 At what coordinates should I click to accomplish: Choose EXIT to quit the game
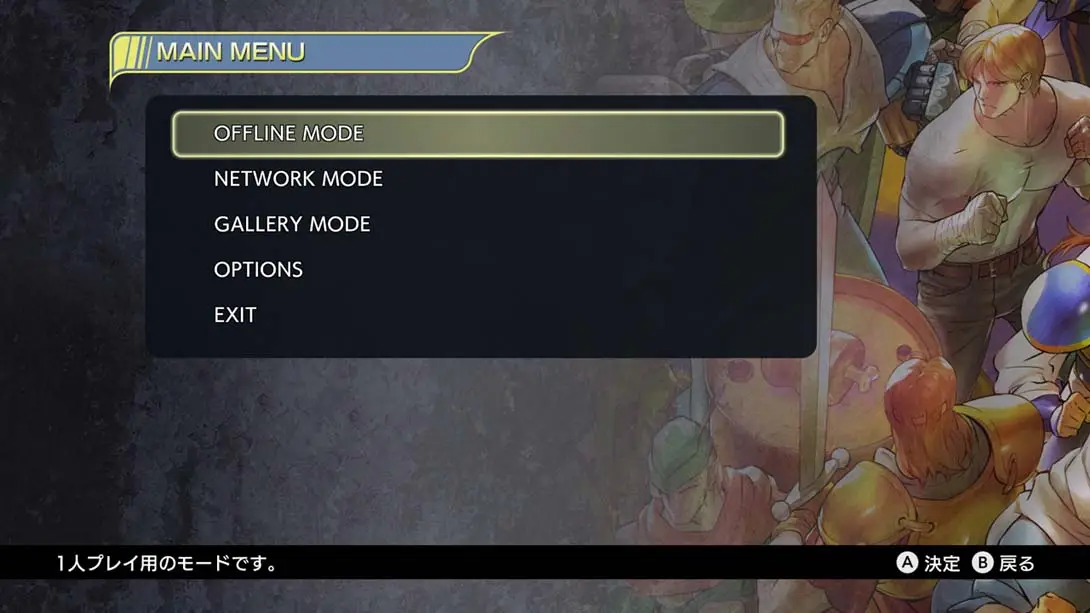click(235, 315)
